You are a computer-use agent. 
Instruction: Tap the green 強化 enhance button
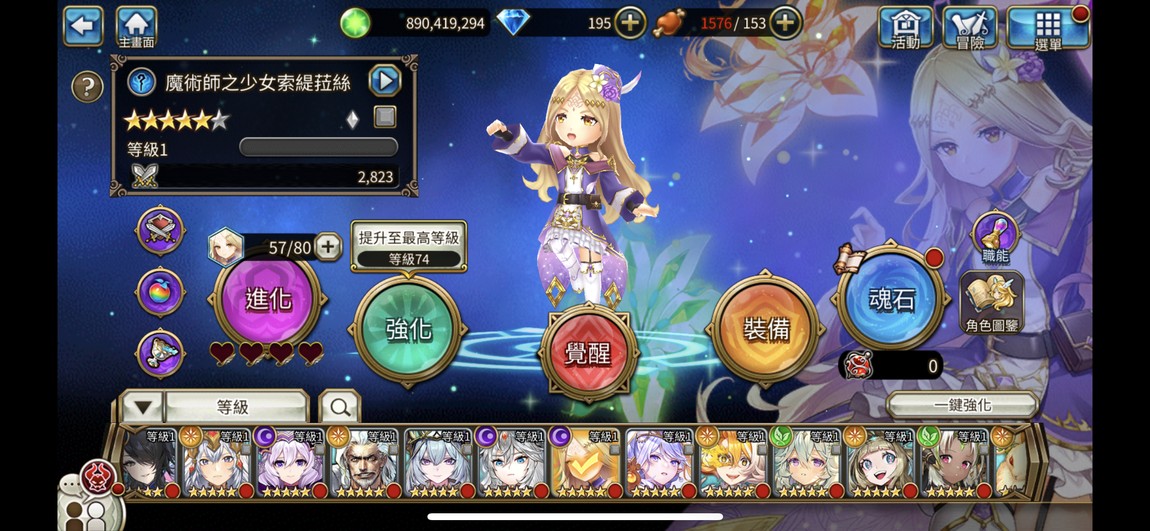(408, 328)
